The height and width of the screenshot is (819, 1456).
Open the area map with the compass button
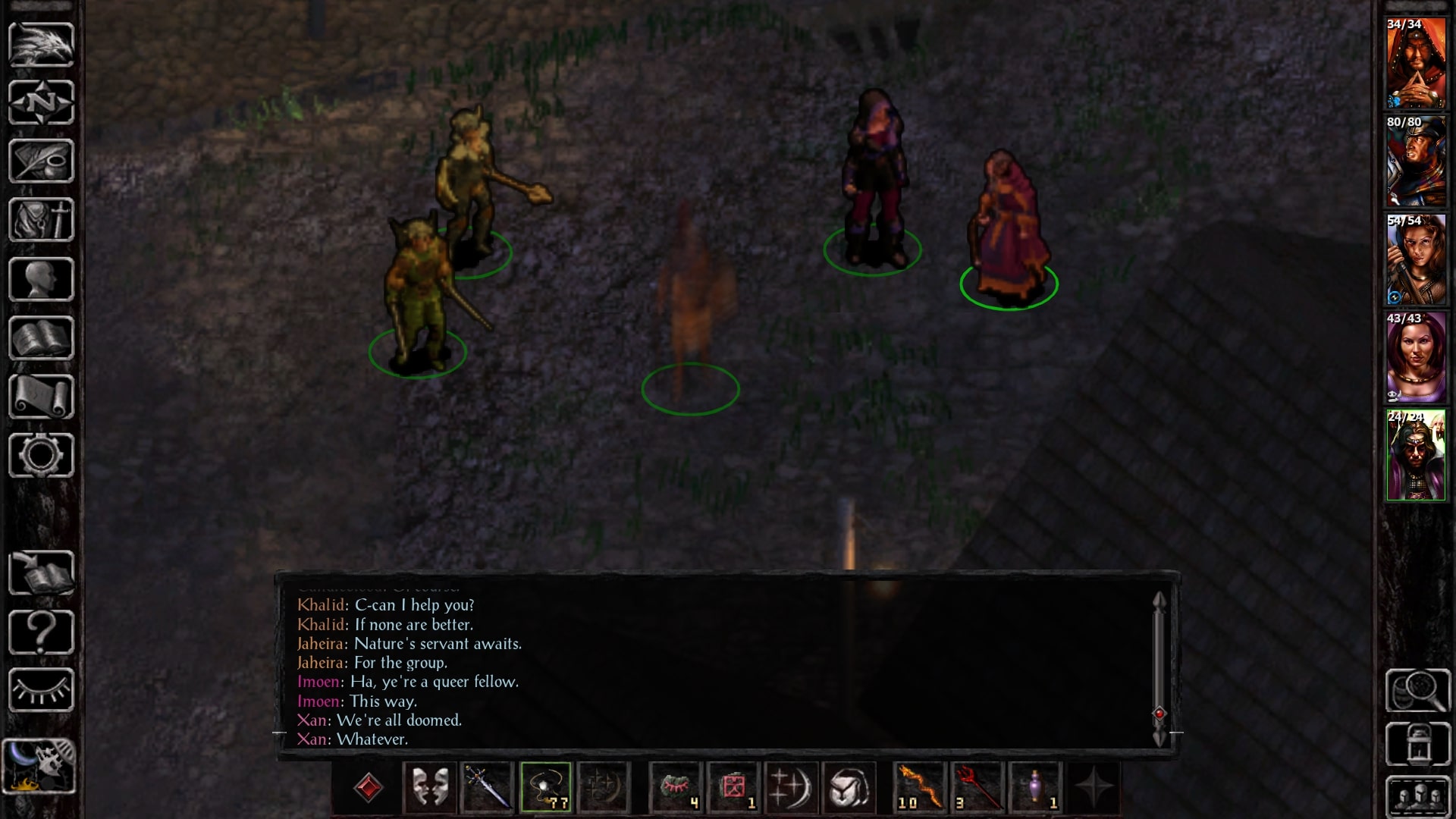[x=41, y=102]
